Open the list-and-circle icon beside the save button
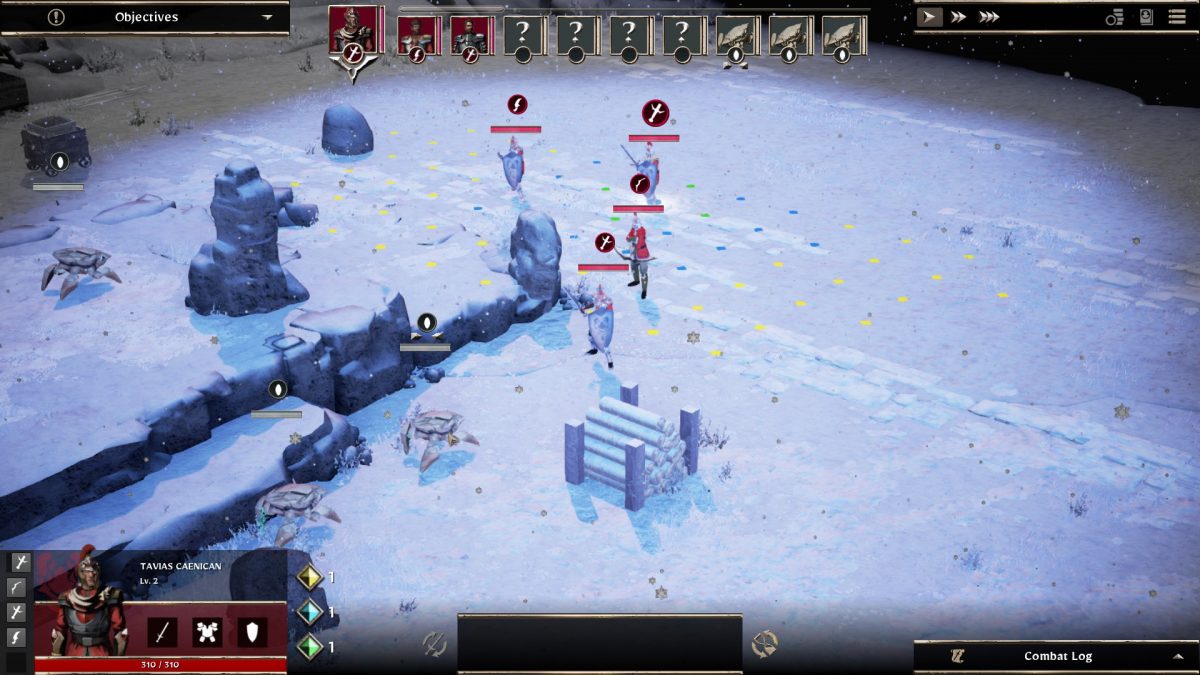The image size is (1200, 675). click(x=1115, y=17)
